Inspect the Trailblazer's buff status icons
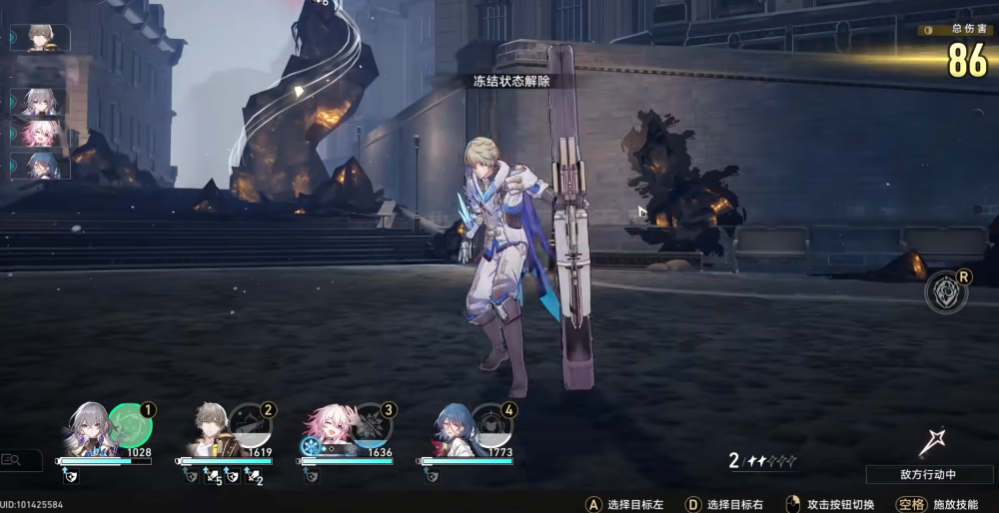Image resolution: width=999 pixels, height=513 pixels. pos(226,477)
